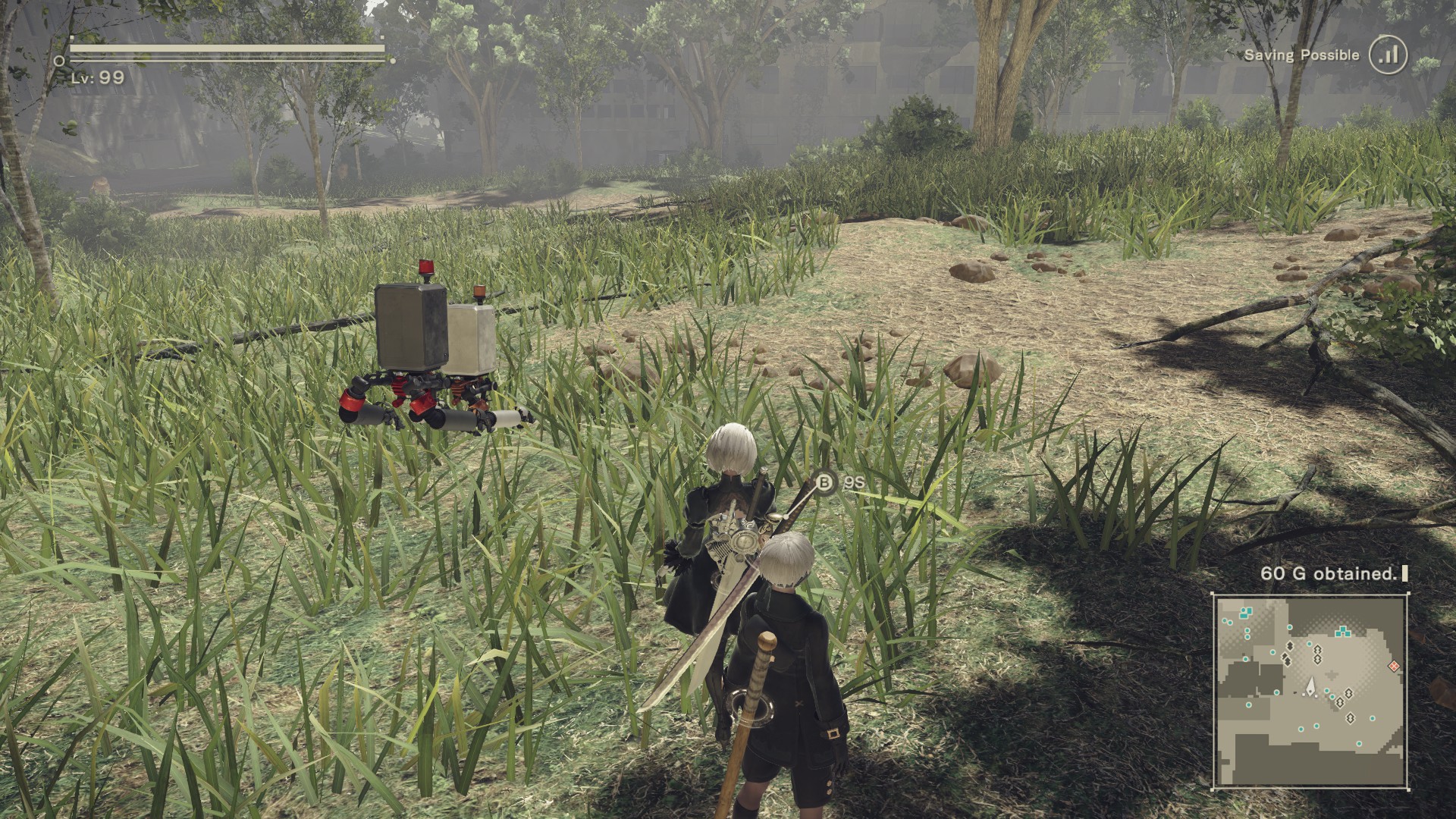The height and width of the screenshot is (819, 1456).
Task: Click the teal square marker in the minimap's top-left
Action: point(1250,610)
